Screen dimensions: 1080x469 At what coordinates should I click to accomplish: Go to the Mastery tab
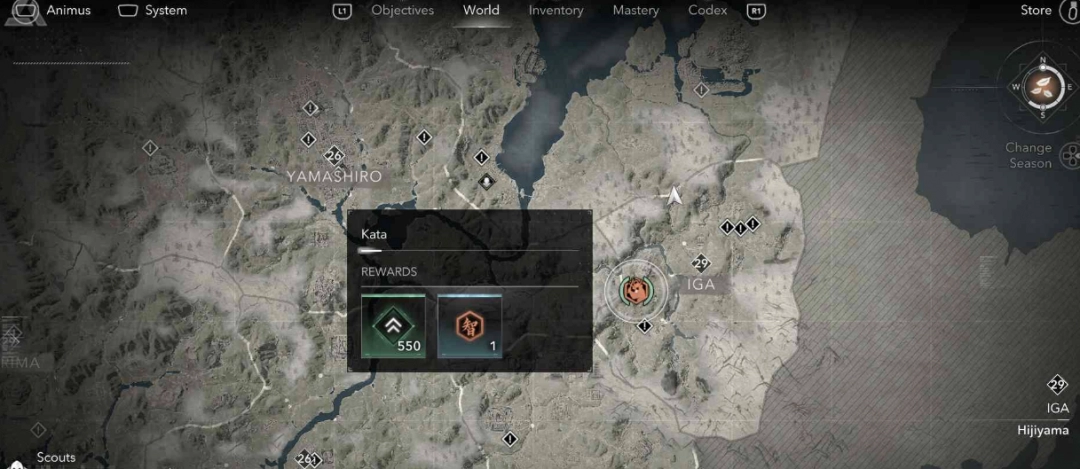click(635, 11)
